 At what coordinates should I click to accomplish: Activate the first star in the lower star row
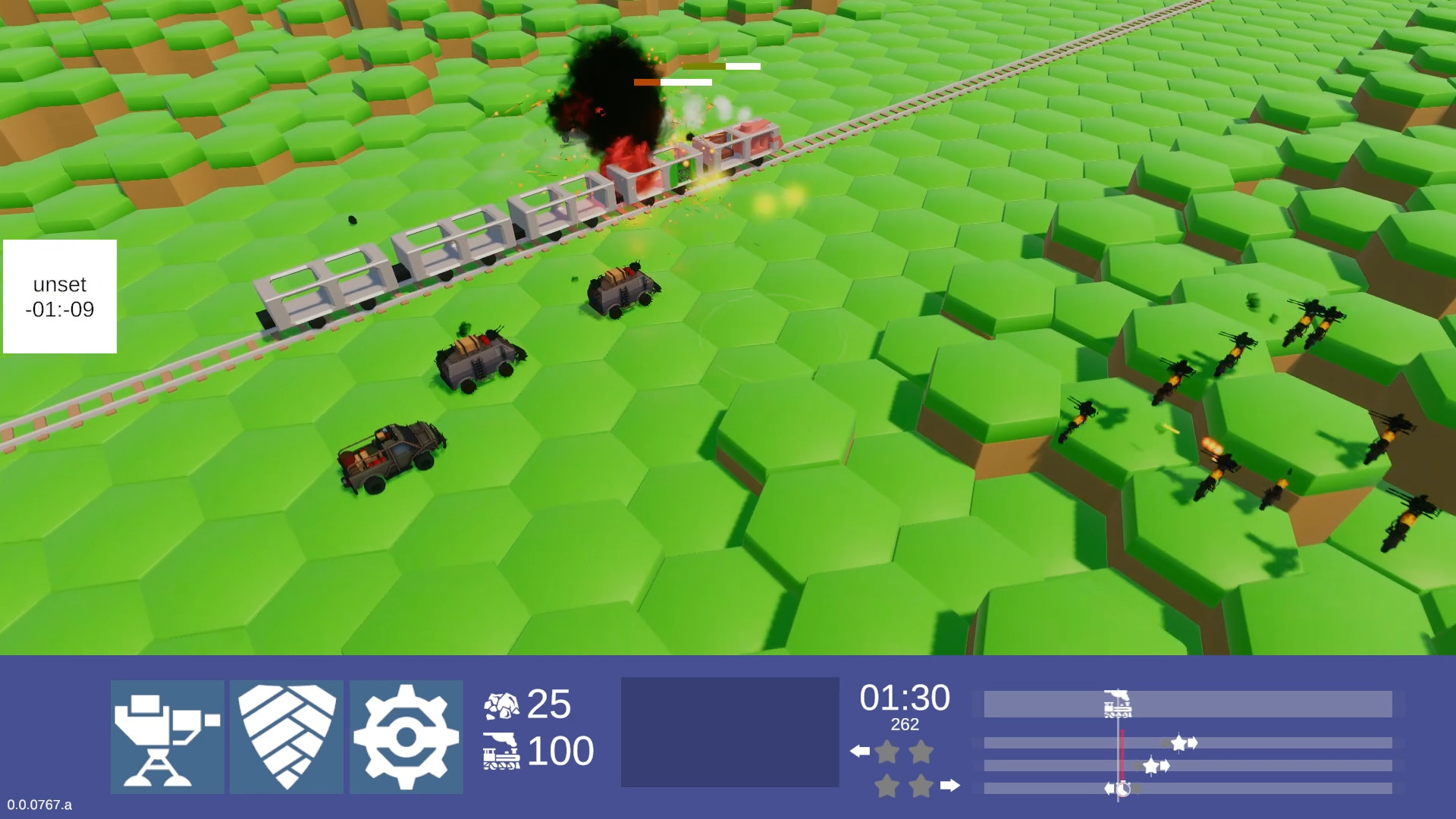click(886, 786)
